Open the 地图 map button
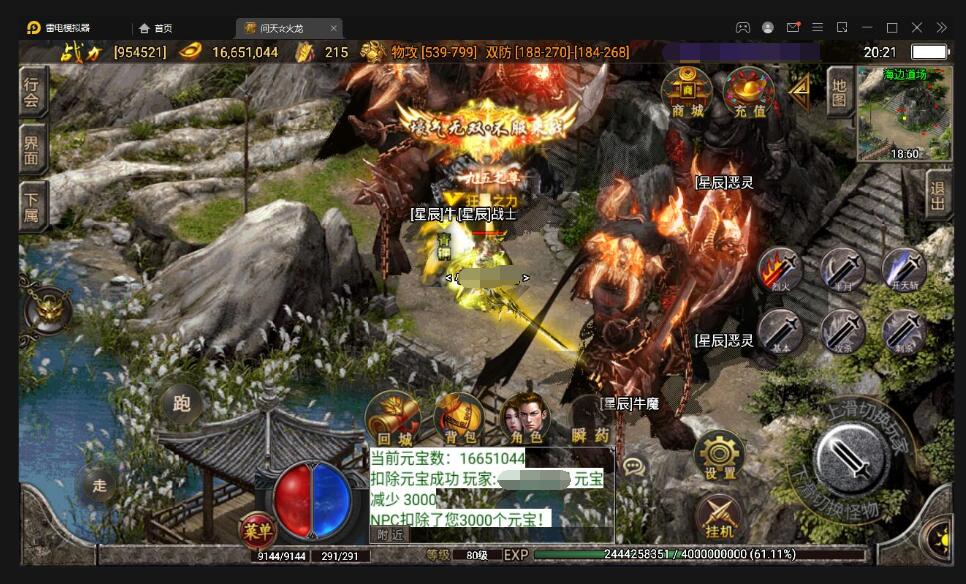 (839, 94)
